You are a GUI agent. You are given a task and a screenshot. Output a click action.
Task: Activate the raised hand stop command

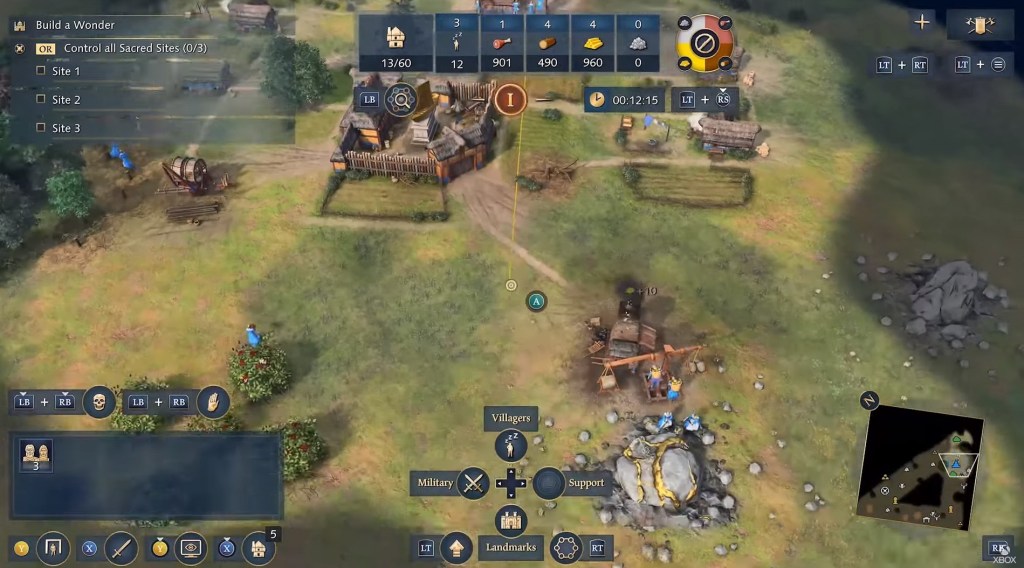tap(212, 402)
